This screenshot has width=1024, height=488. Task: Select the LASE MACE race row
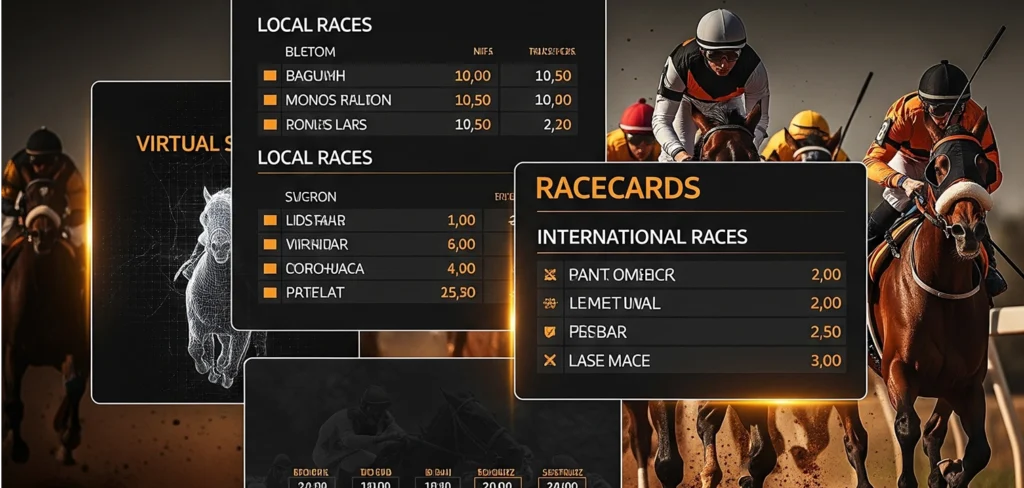tap(609, 360)
